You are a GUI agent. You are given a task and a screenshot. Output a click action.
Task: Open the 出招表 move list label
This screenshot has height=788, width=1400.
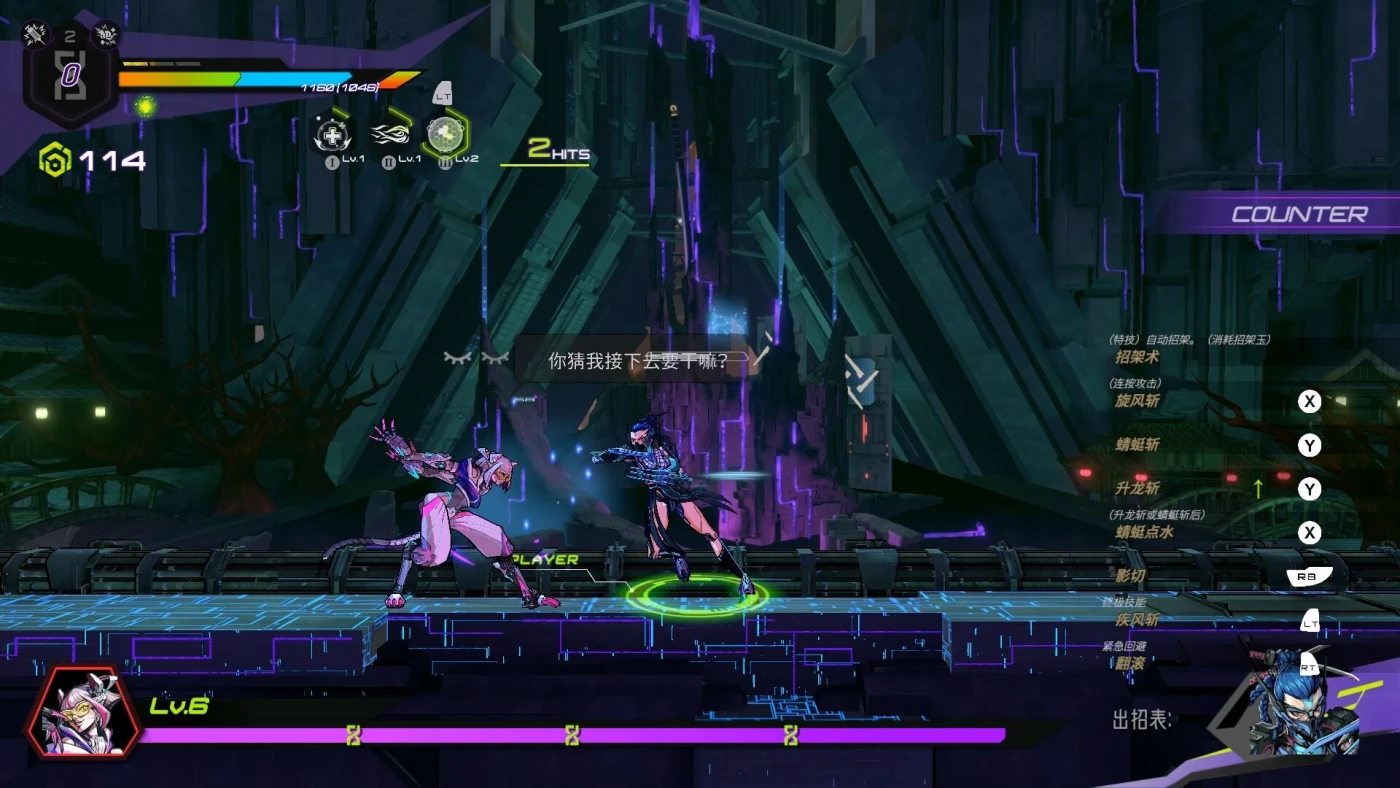point(1141,720)
